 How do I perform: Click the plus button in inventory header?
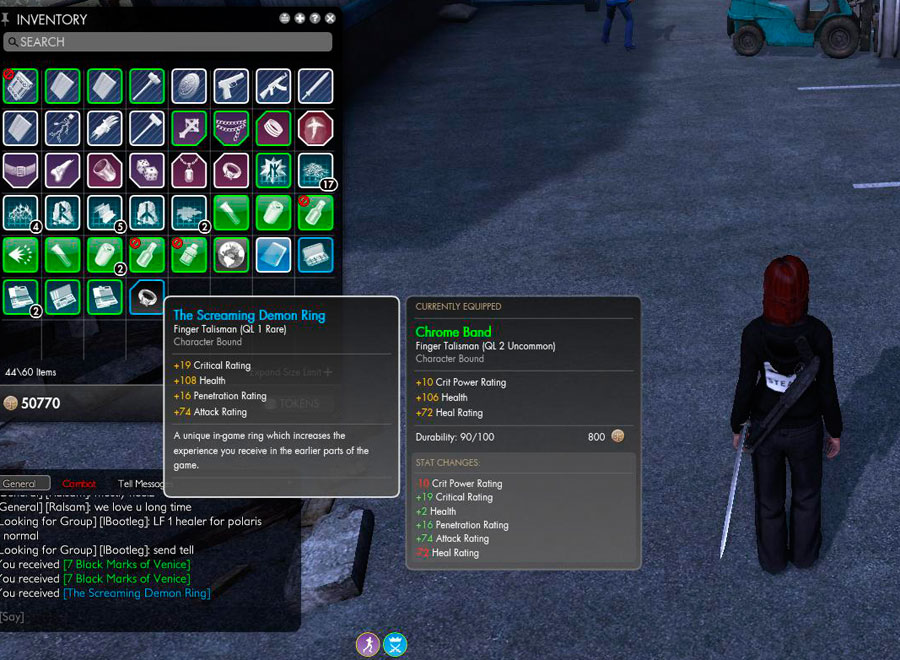coord(300,18)
